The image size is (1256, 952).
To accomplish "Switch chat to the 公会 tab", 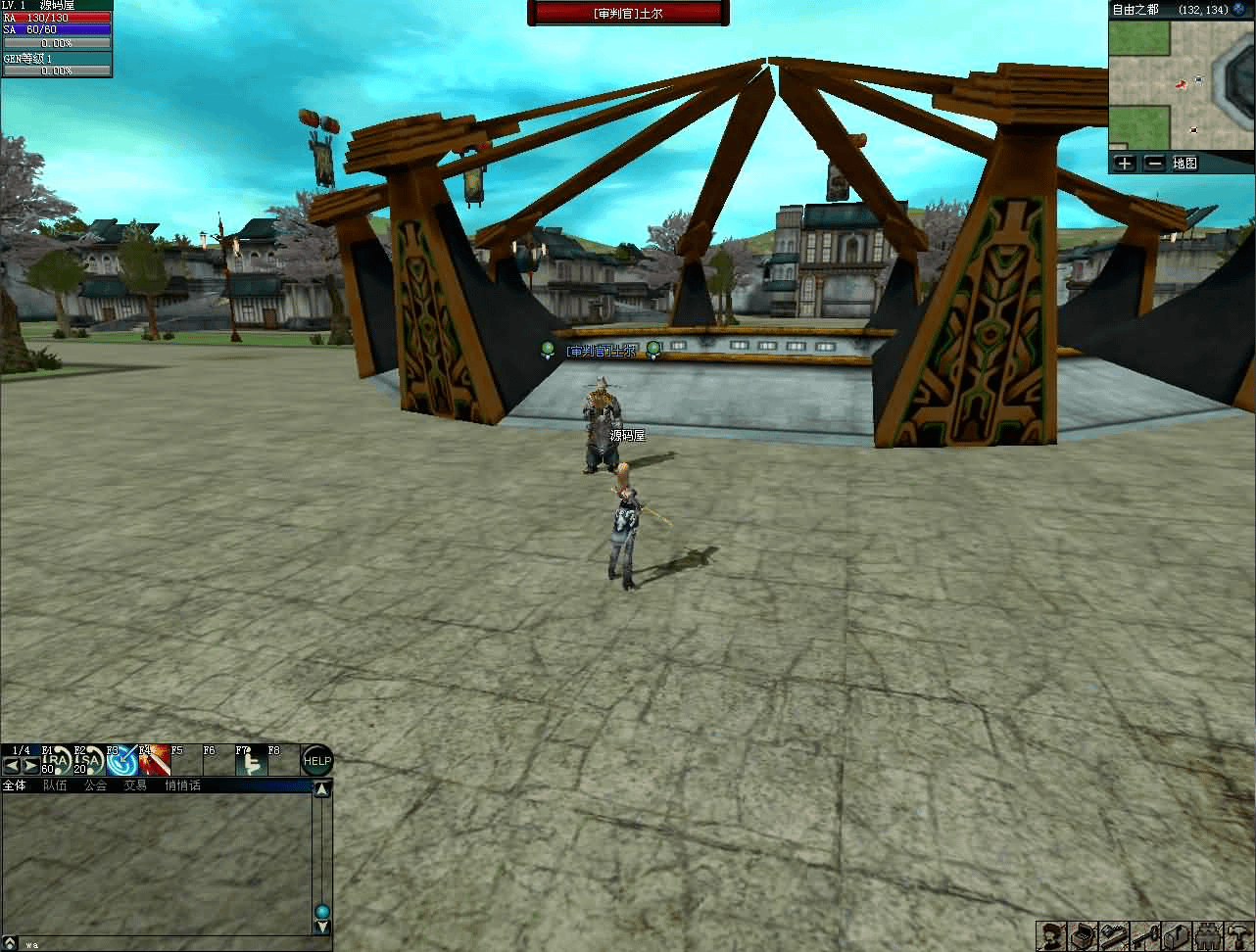I will click(x=95, y=785).
